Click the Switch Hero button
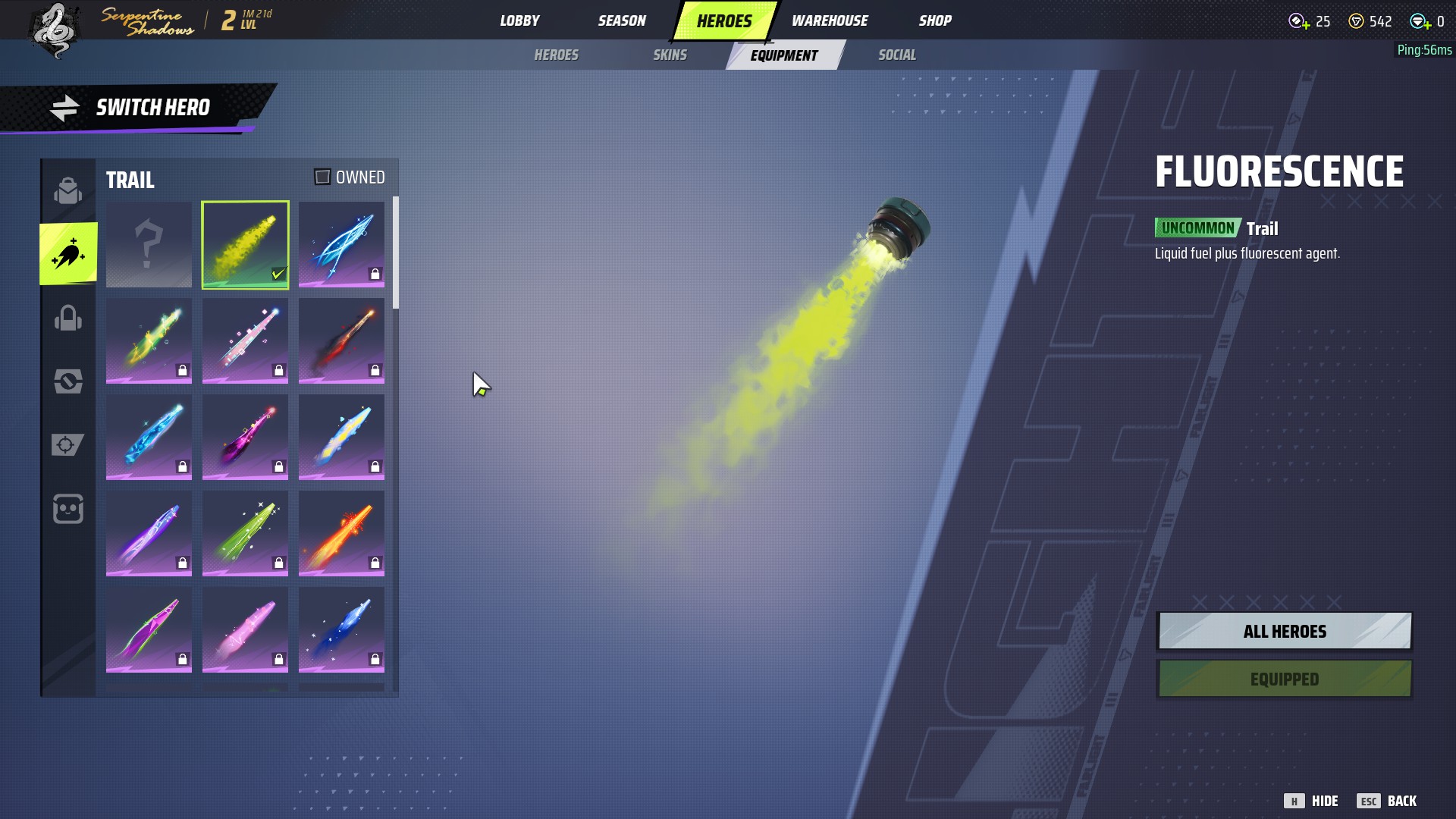Viewport: 1456px width, 819px height. (136, 108)
